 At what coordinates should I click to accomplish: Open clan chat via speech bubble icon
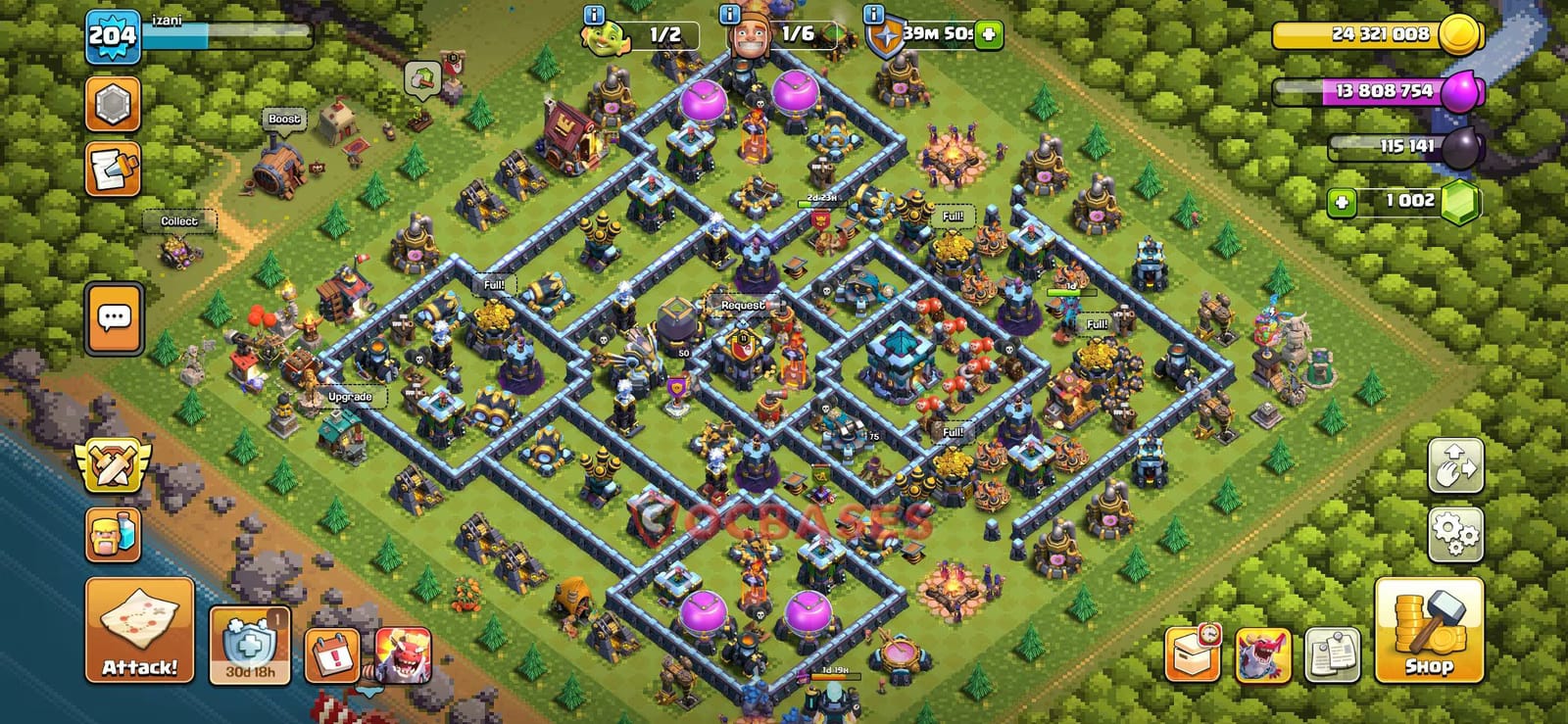point(116,316)
